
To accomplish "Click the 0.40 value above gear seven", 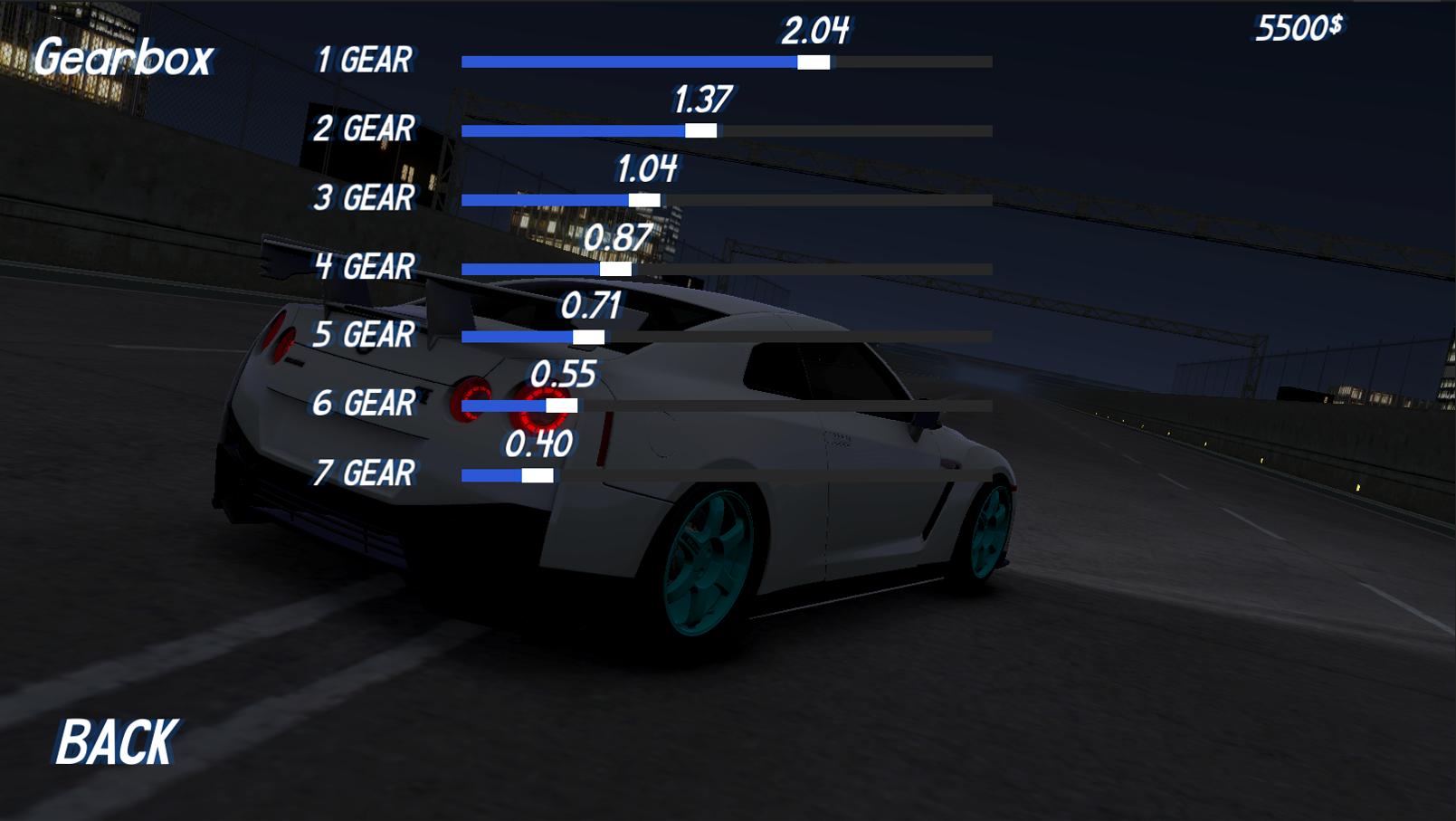I will point(539,443).
